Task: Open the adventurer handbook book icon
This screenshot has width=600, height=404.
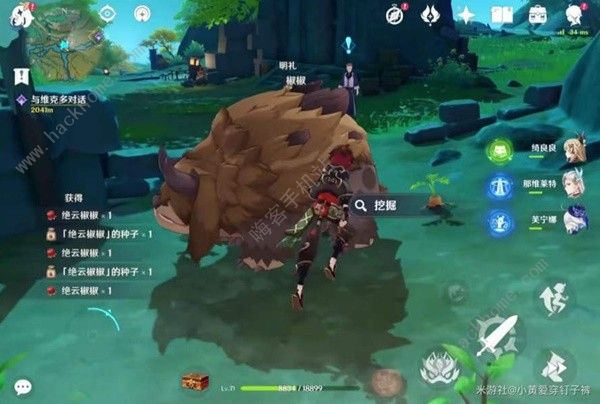Action: coord(503,15)
